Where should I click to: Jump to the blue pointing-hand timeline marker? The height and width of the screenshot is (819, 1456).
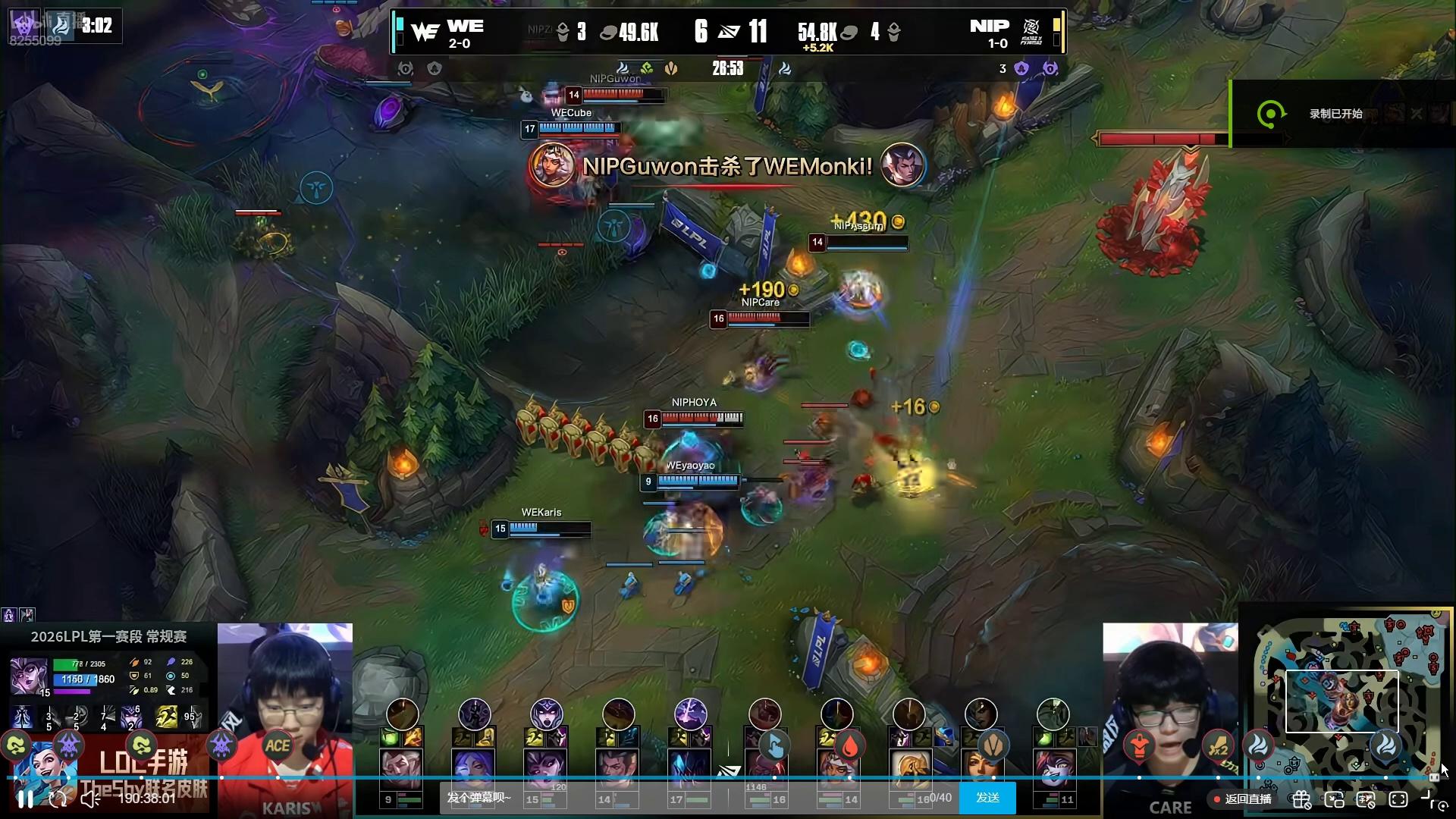(774, 746)
